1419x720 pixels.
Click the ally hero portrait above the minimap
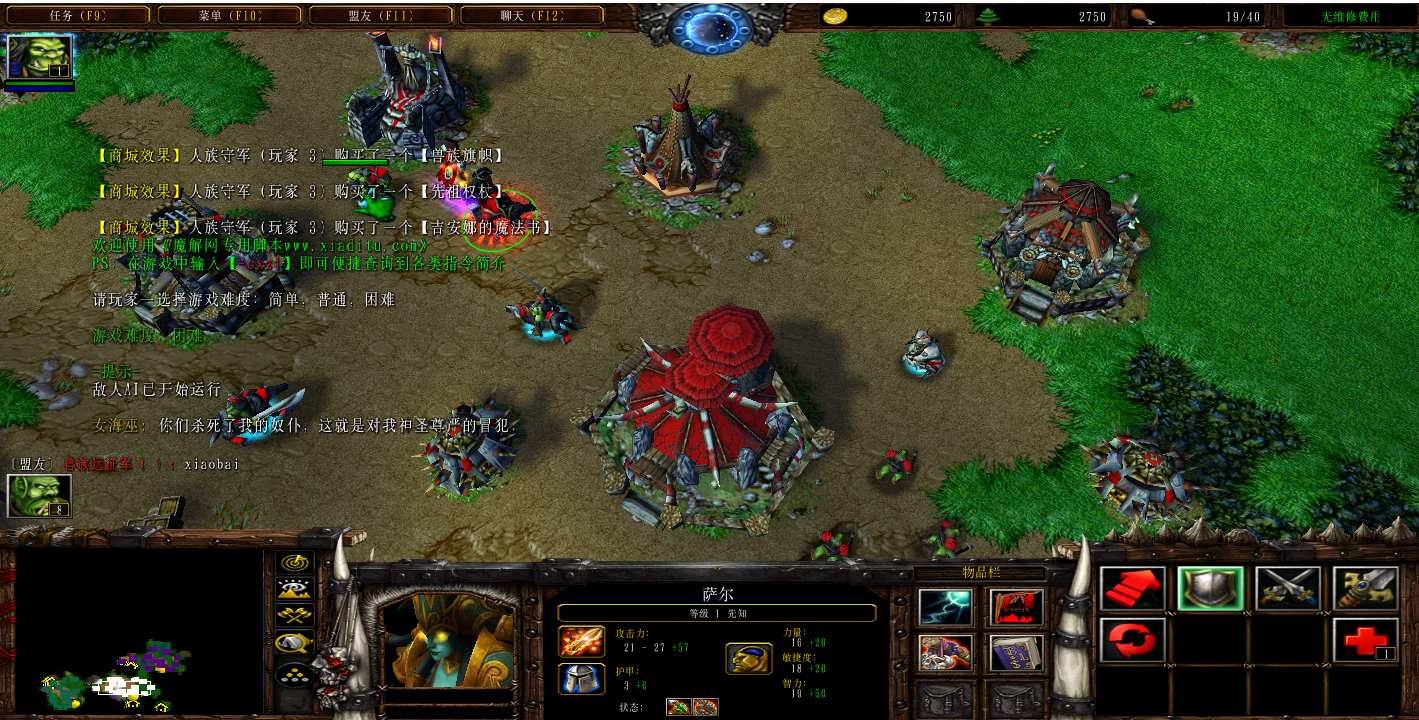[39, 496]
